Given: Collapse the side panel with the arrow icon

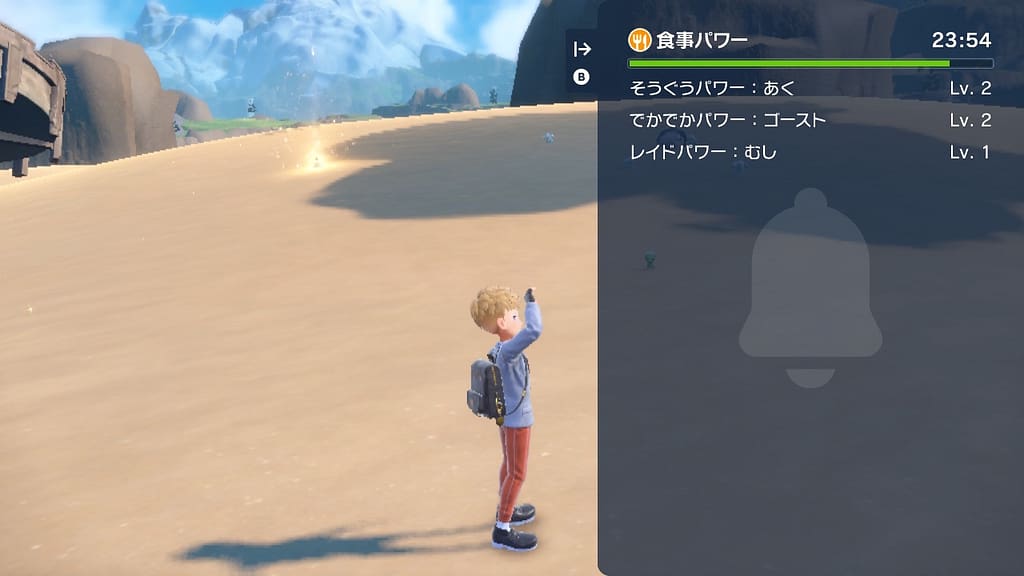Looking at the screenshot, I should 582,49.
